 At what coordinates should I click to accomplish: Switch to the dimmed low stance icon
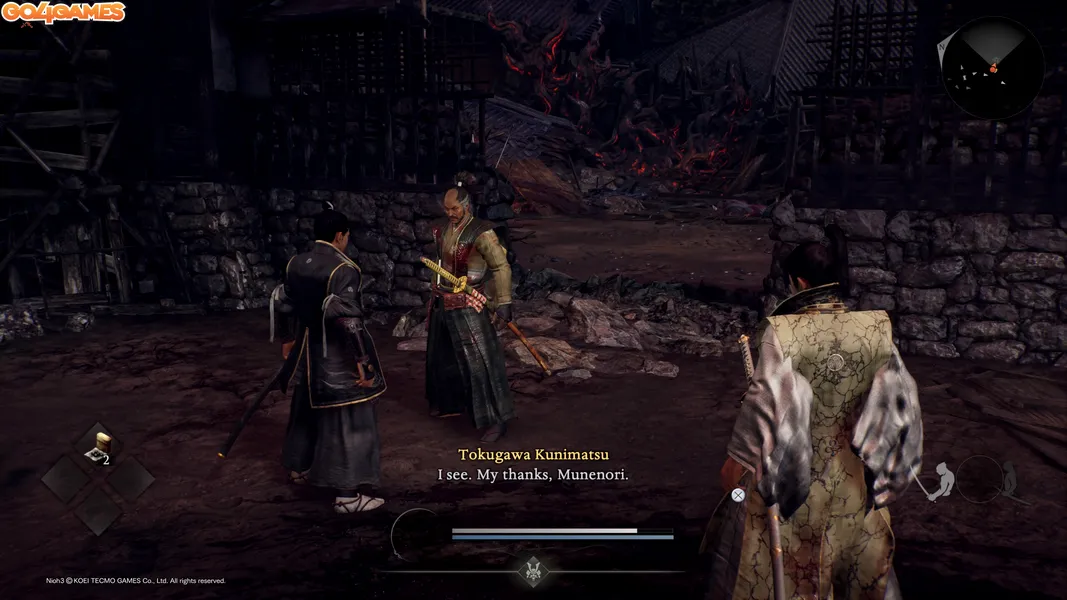pos(1009,481)
